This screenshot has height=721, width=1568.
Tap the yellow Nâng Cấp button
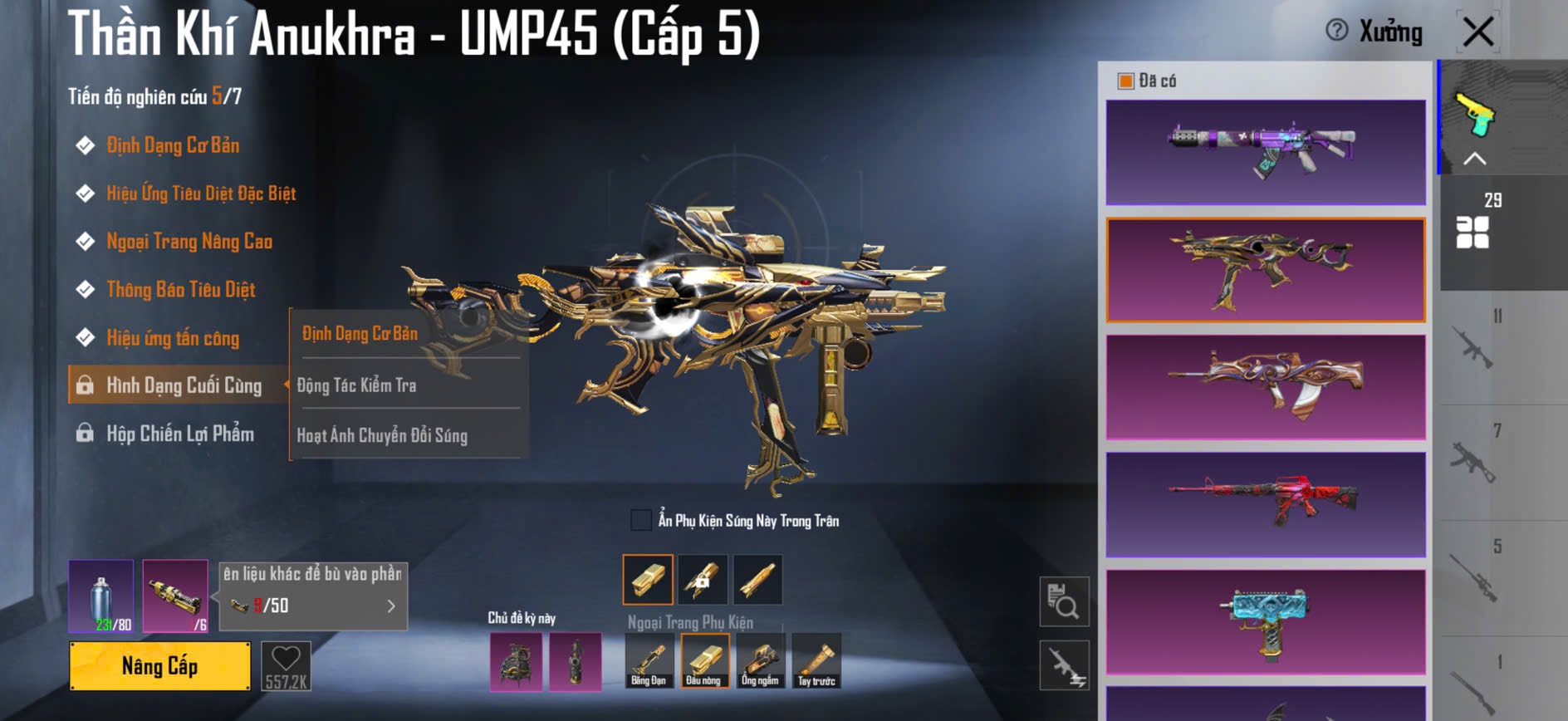click(159, 666)
